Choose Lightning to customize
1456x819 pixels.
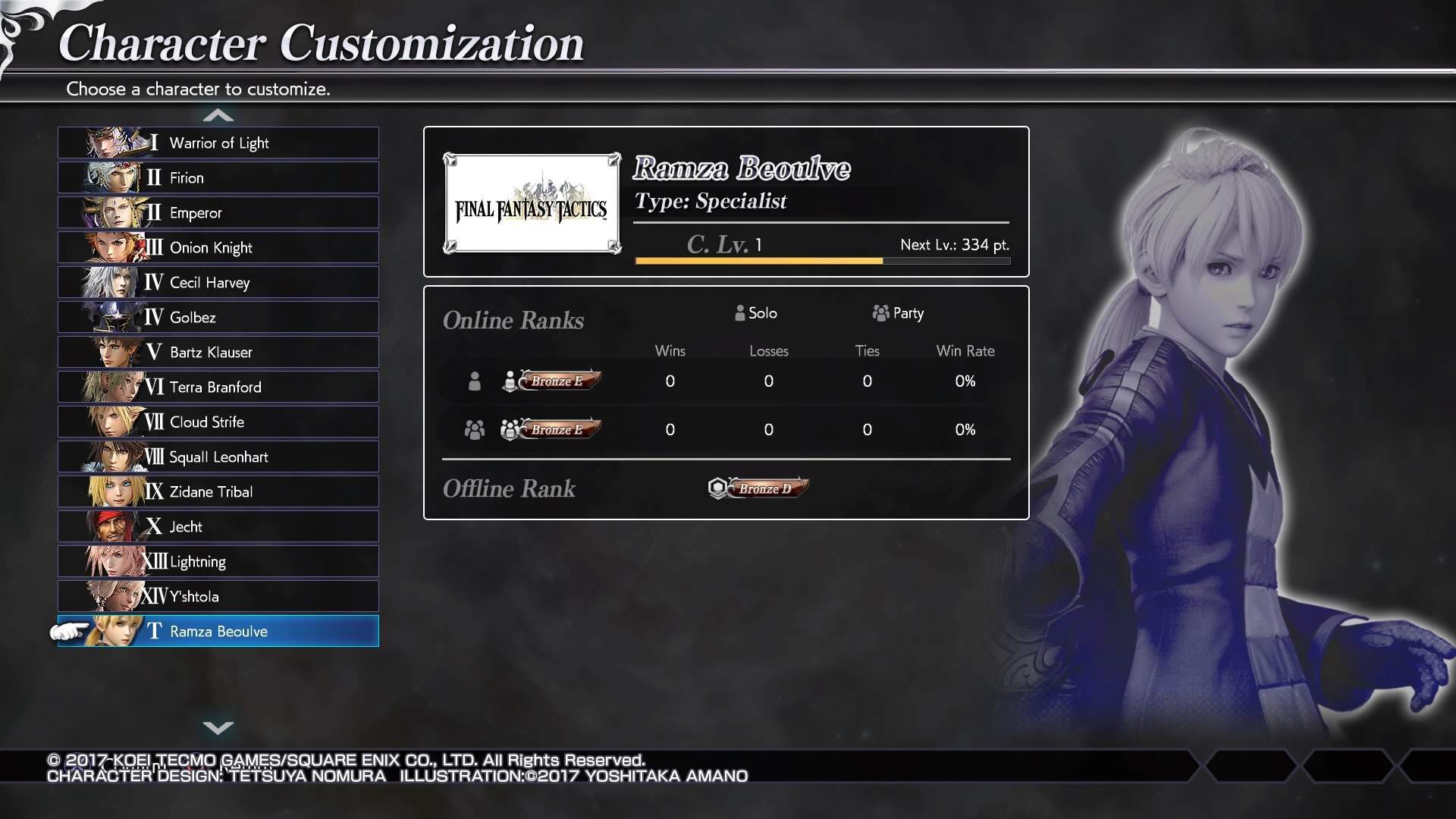point(218,561)
